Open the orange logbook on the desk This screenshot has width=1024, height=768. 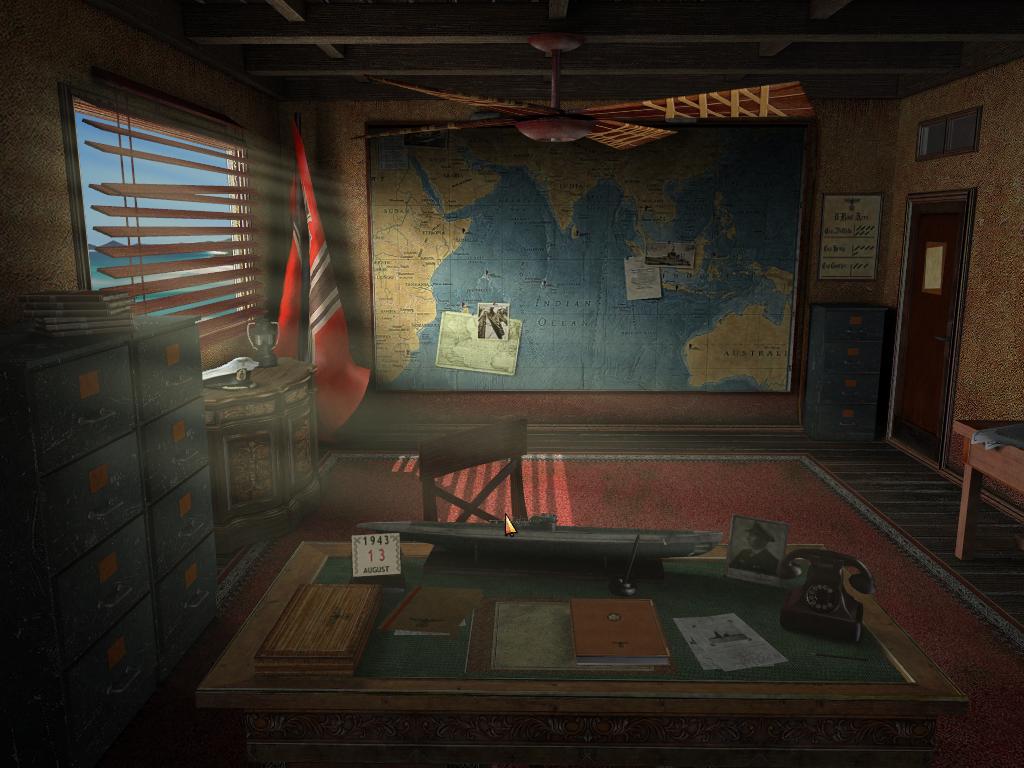[x=619, y=632]
